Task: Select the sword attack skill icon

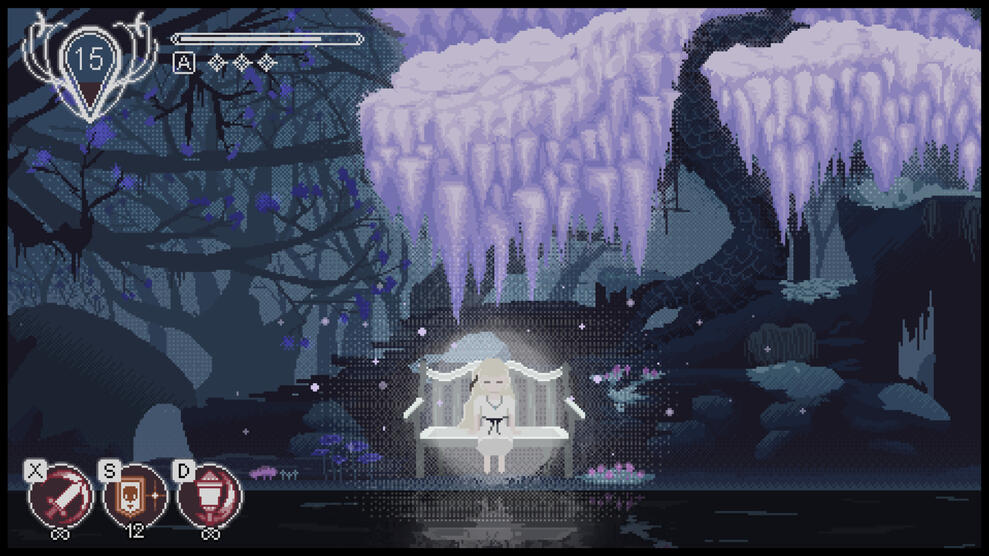Action: [x=62, y=496]
